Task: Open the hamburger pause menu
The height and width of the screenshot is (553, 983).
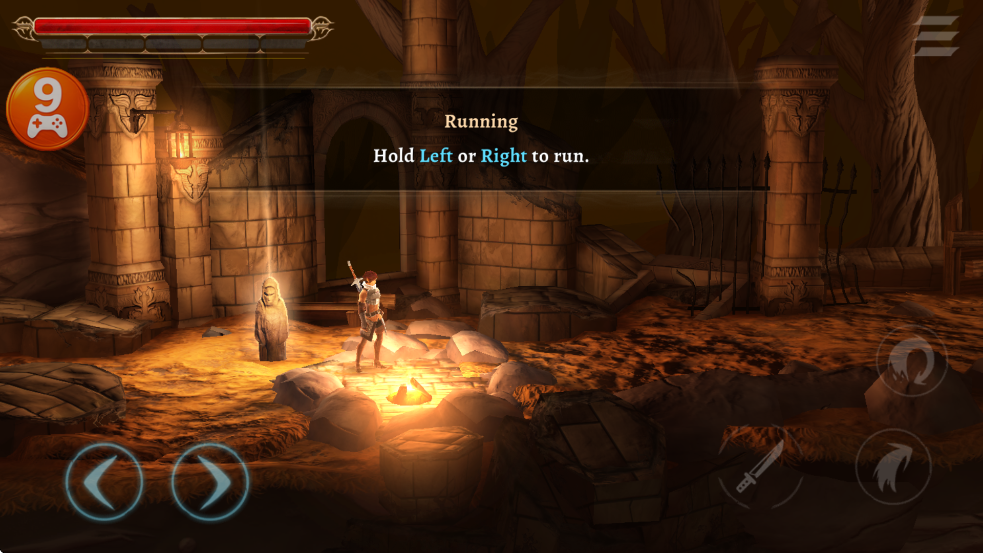Action: 936,37
